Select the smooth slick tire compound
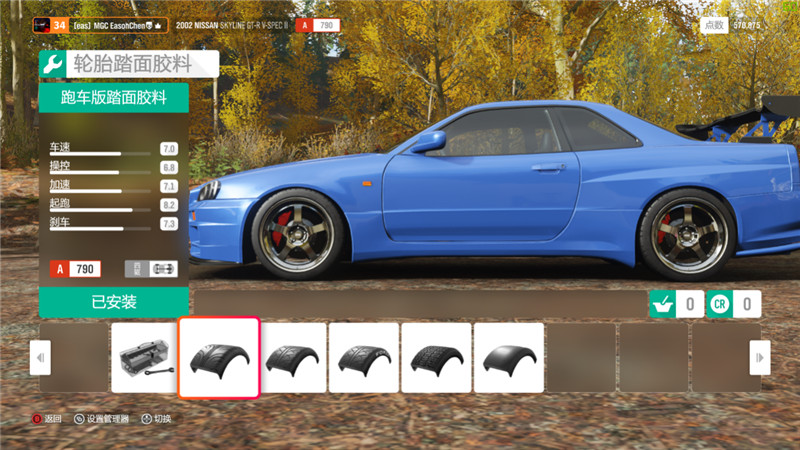This screenshot has width=800, height=450. point(508,357)
